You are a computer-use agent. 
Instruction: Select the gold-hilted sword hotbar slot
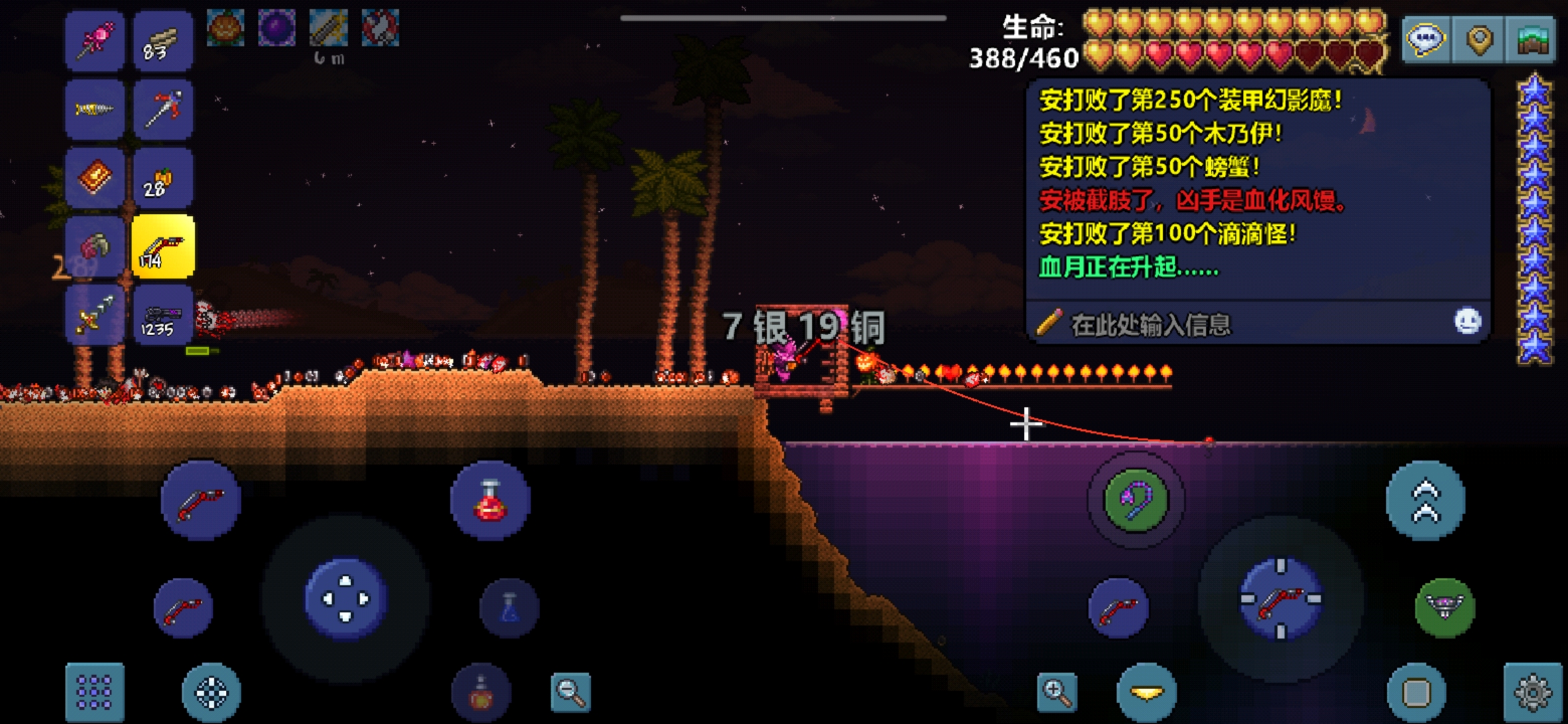[94, 315]
